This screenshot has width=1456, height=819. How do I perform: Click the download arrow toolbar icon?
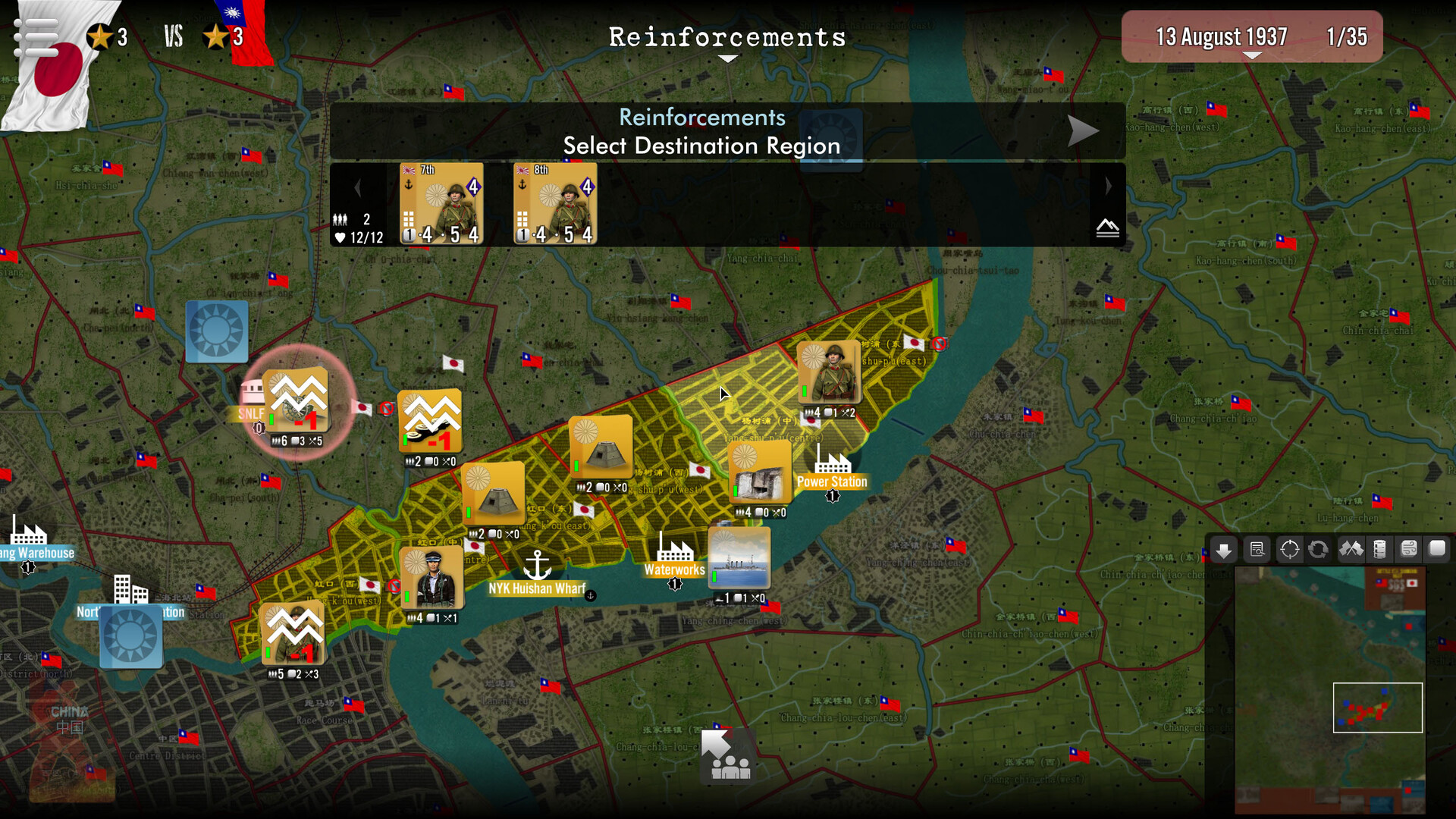[x=1222, y=548]
